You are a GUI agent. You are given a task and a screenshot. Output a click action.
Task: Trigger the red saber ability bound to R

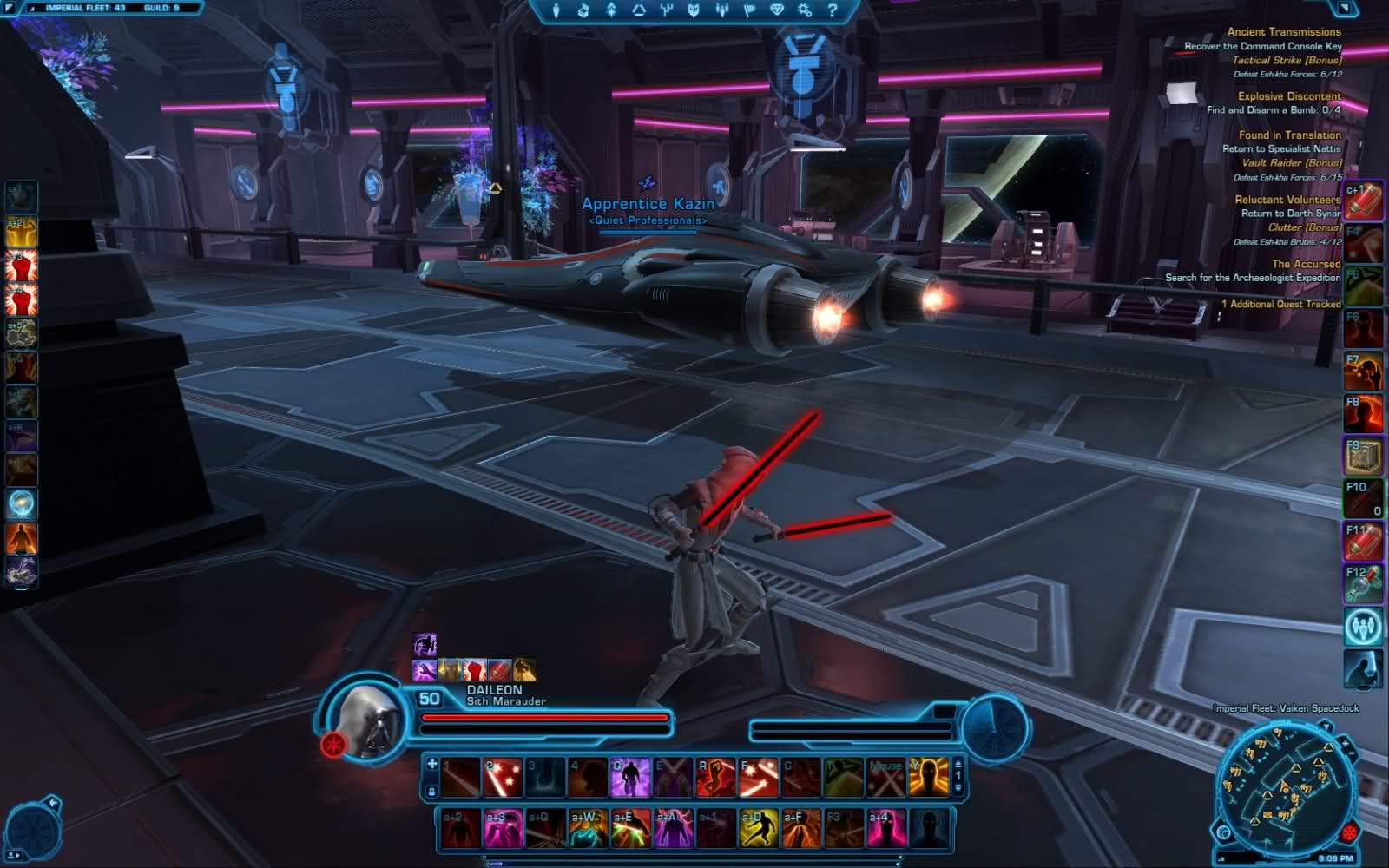(715, 778)
